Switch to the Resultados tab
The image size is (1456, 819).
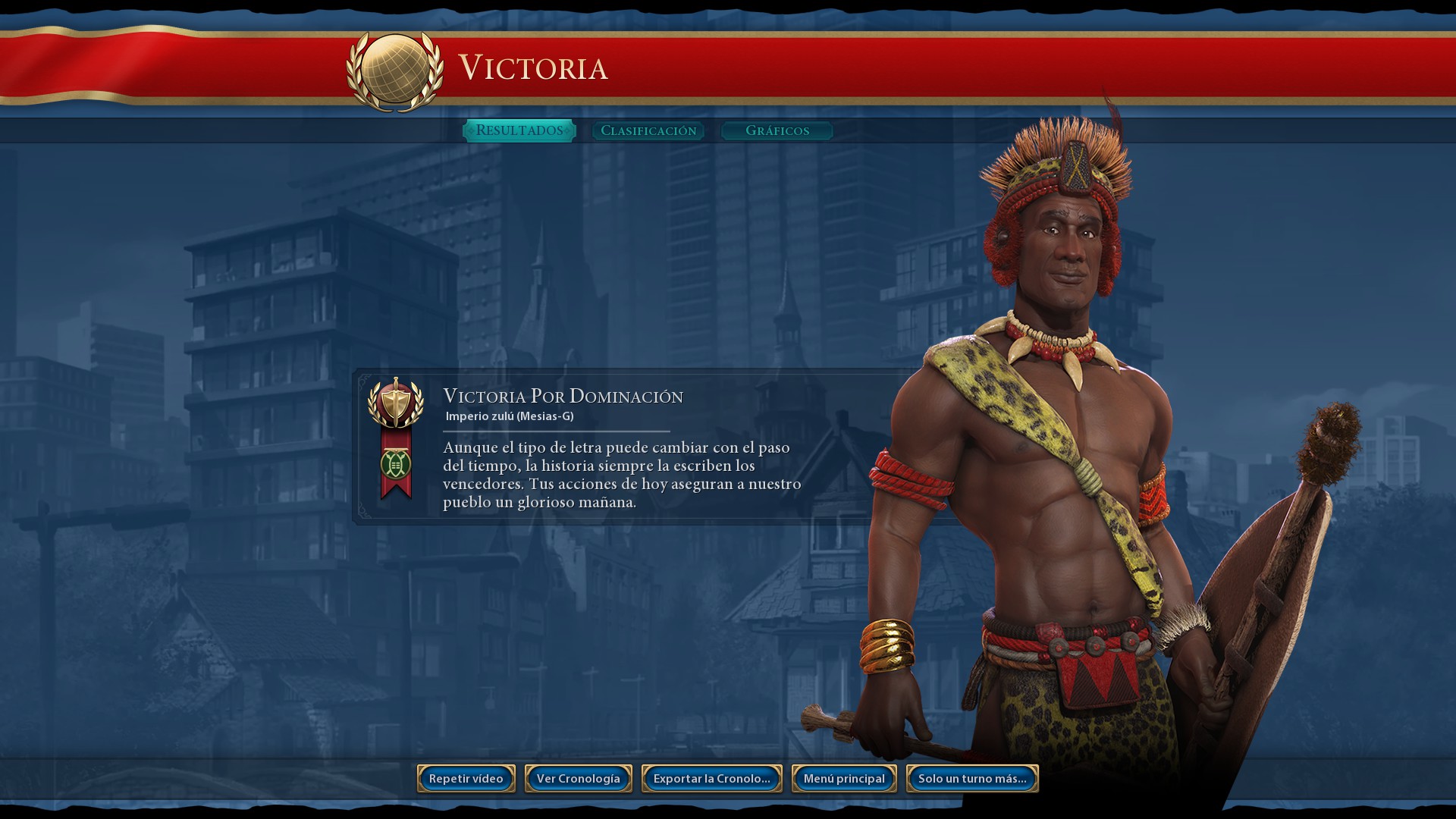click(519, 130)
